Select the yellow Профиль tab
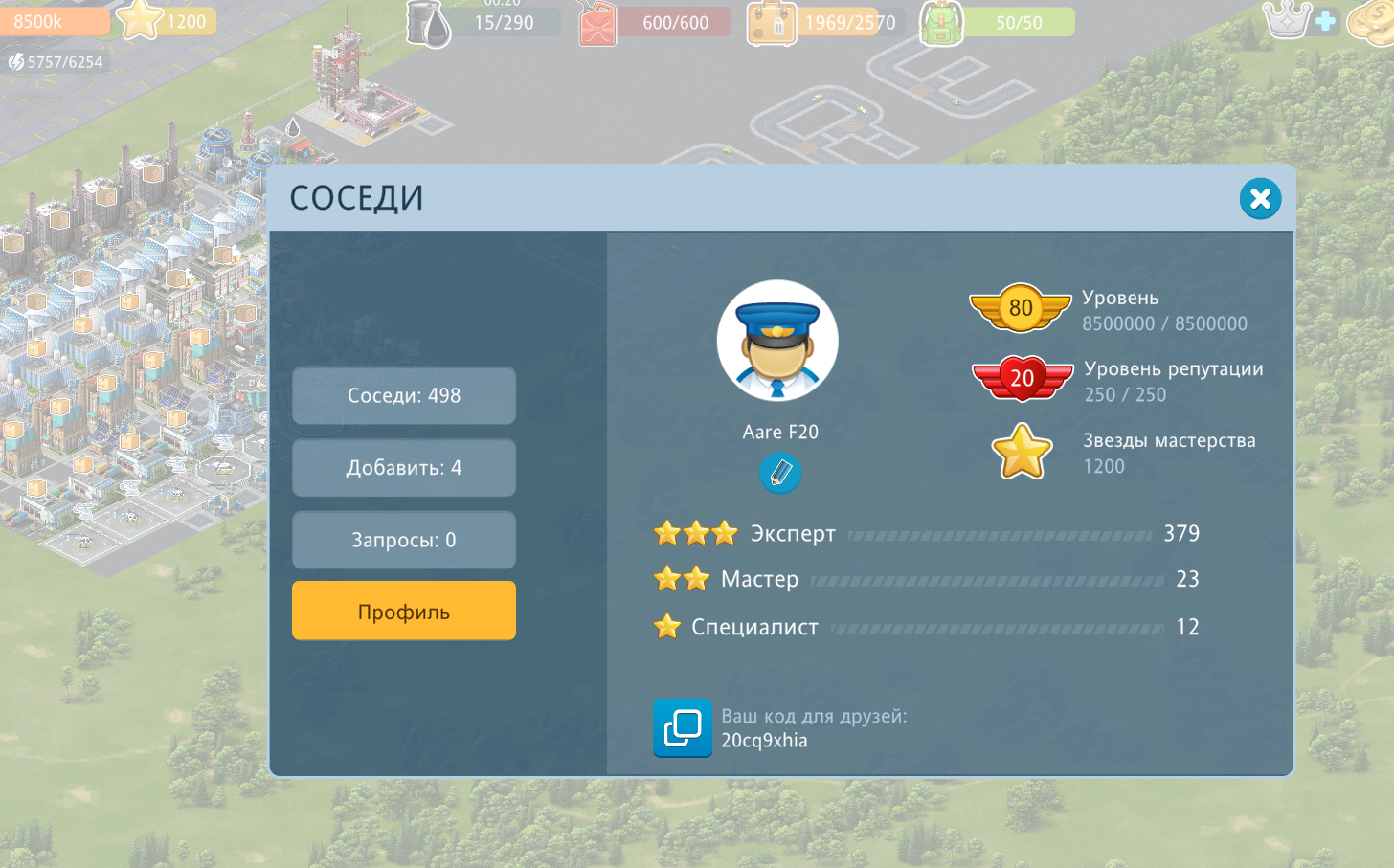Screen dimensions: 1394x868 pos(404,612)
